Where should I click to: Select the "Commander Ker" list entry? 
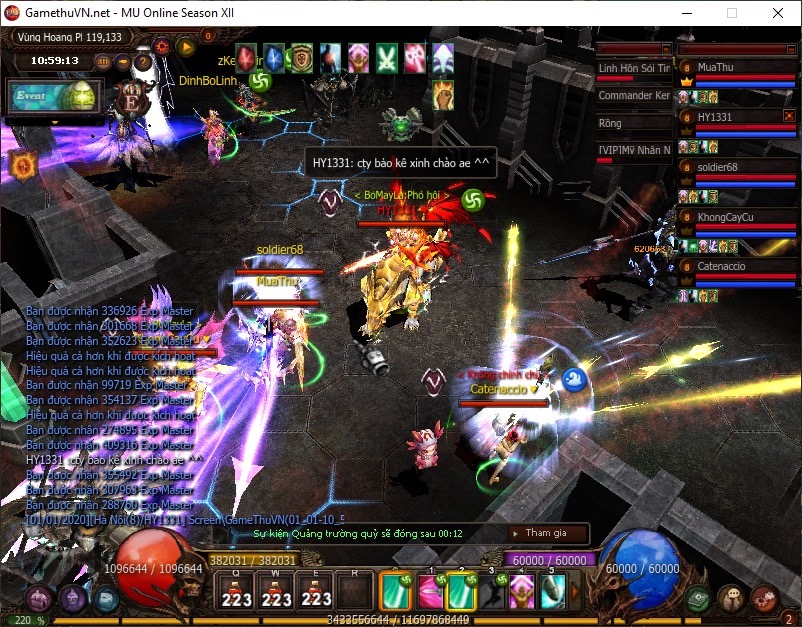[x=634, y=96]
